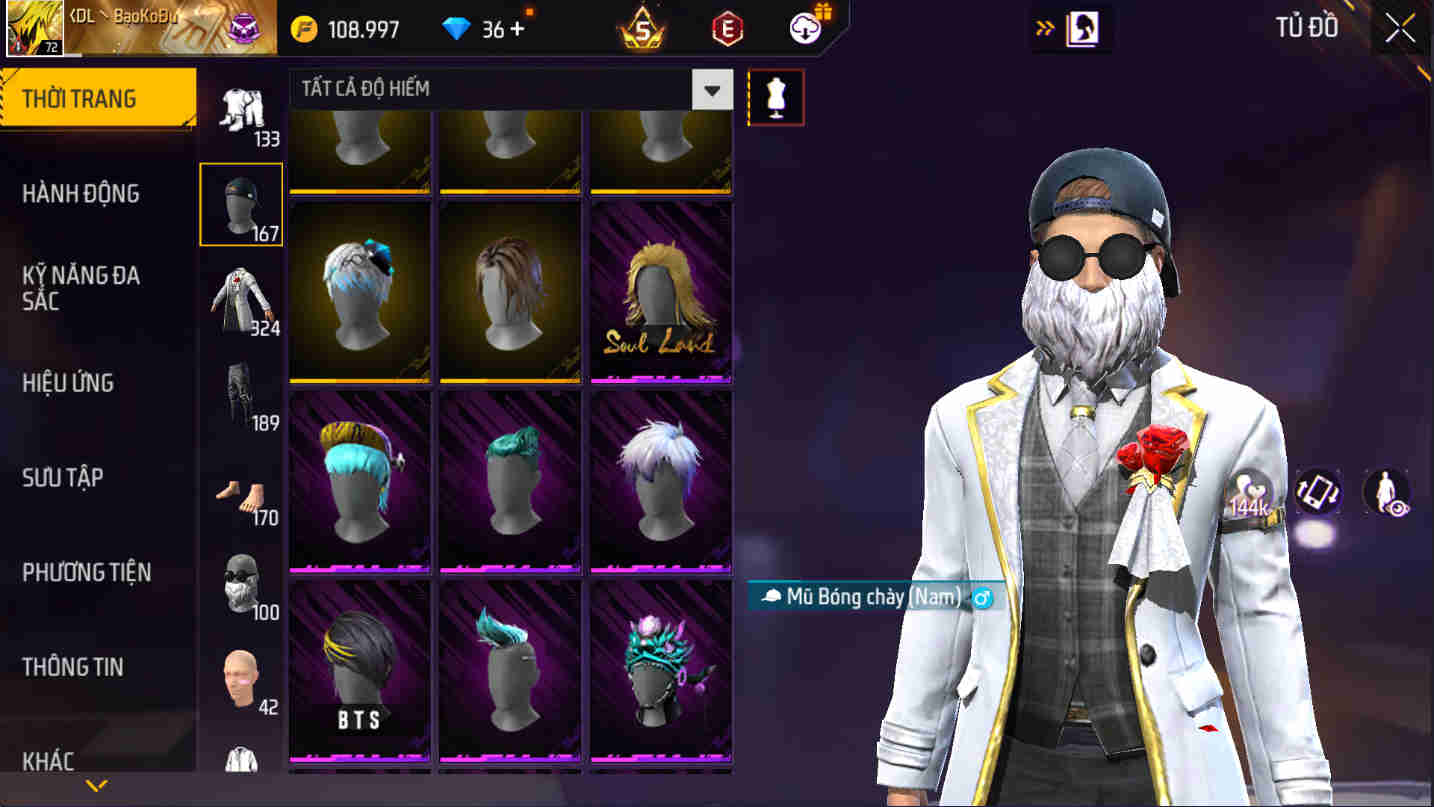
Task: Click the rotate character phone icon
Action: click(1317, 491)
